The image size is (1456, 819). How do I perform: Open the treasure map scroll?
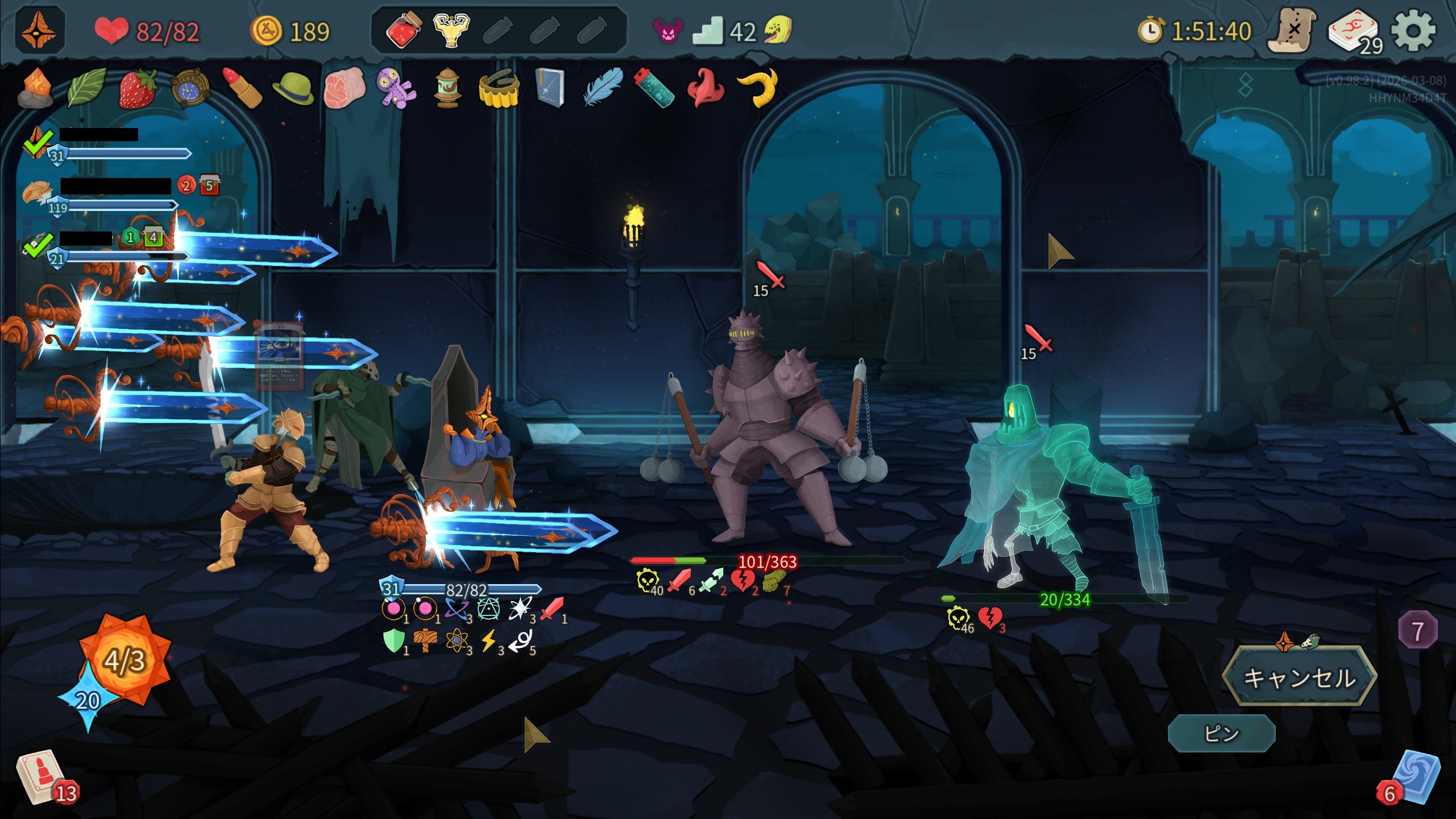pos(1292,31)
